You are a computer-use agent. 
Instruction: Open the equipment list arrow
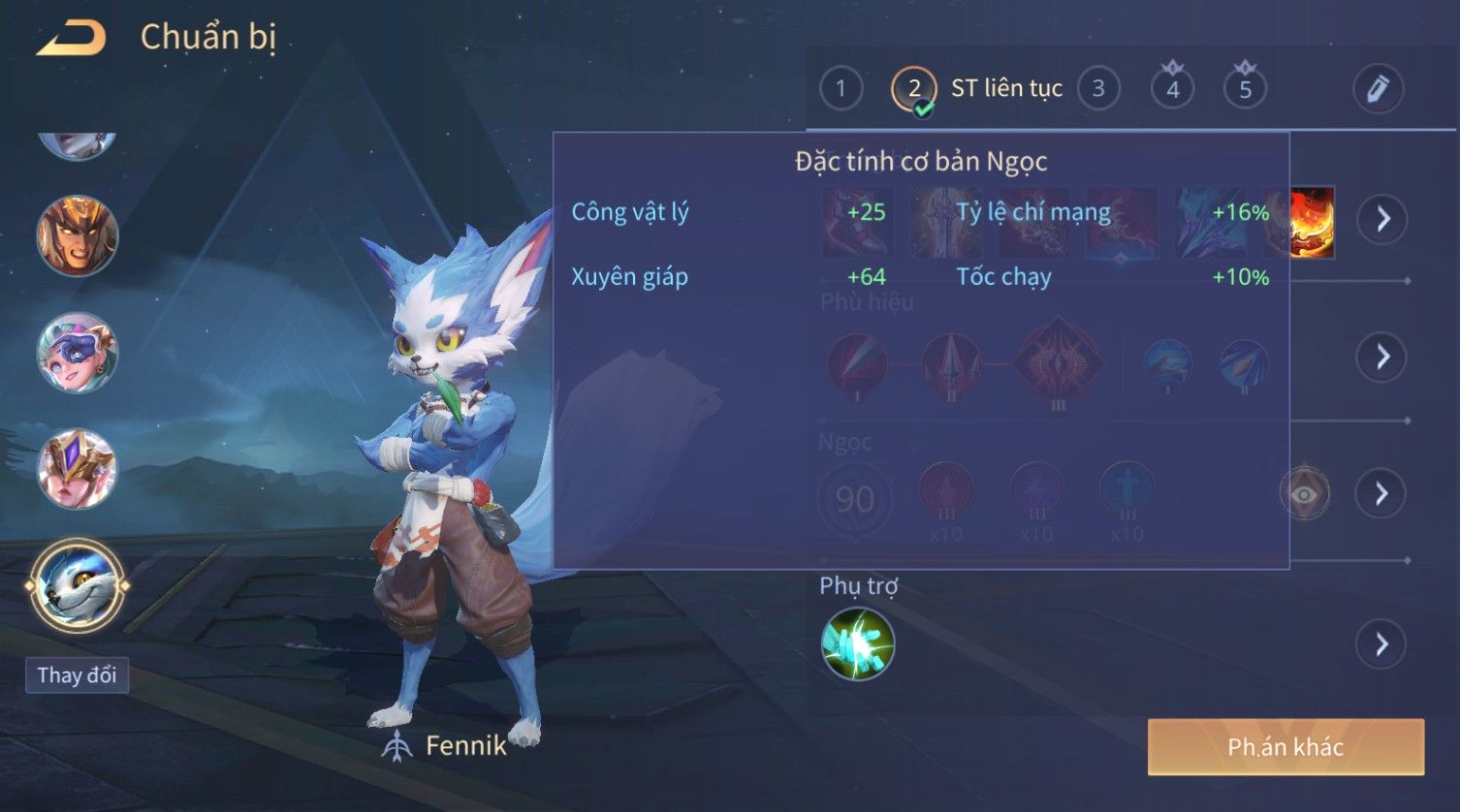(1382, 219)
